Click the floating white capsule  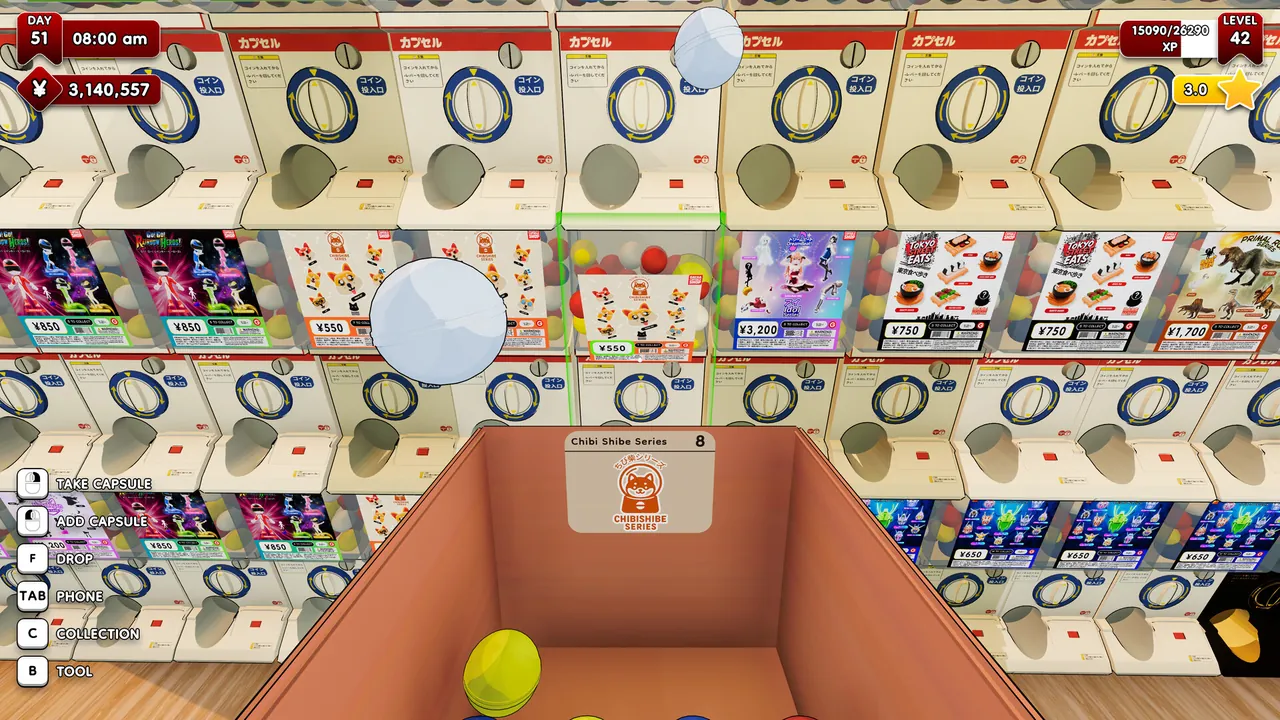point(440,320)
